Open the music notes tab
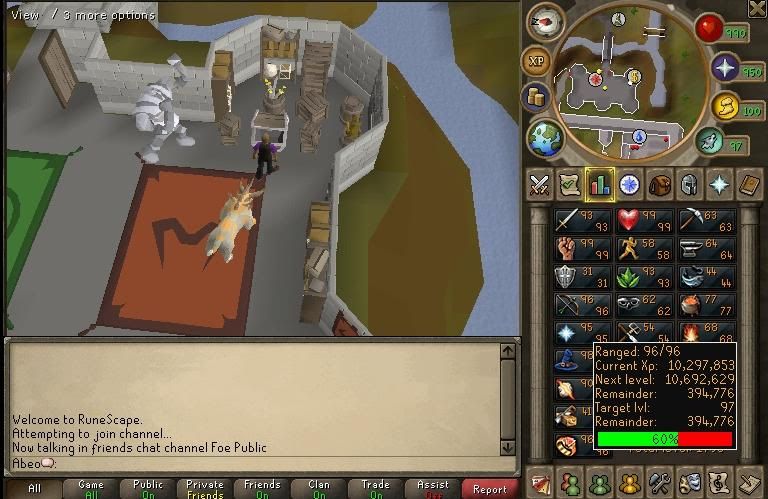Viewport: 768px width, 499px height. pos(720,480)
